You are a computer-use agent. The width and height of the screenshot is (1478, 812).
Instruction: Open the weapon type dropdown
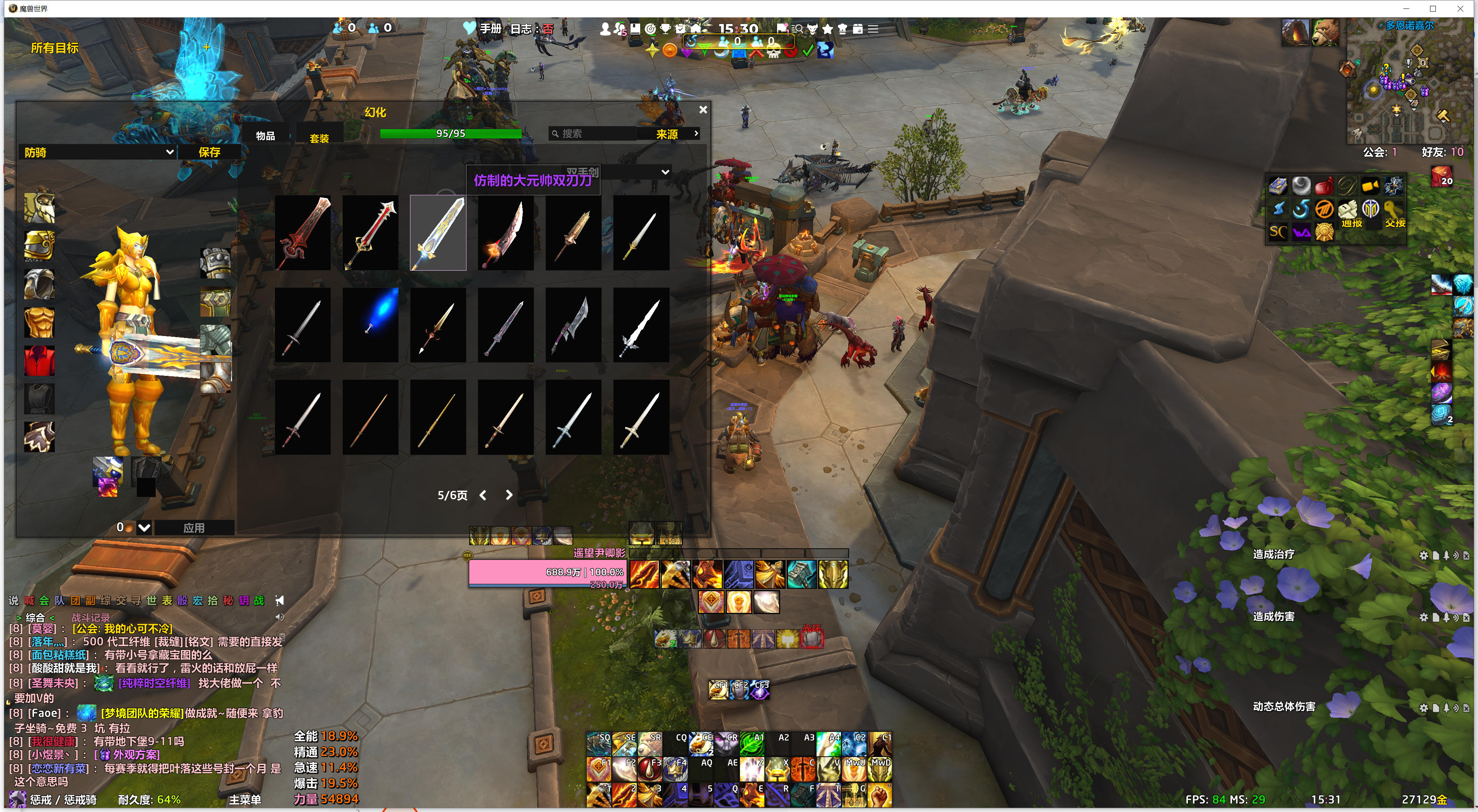[665, 171]
